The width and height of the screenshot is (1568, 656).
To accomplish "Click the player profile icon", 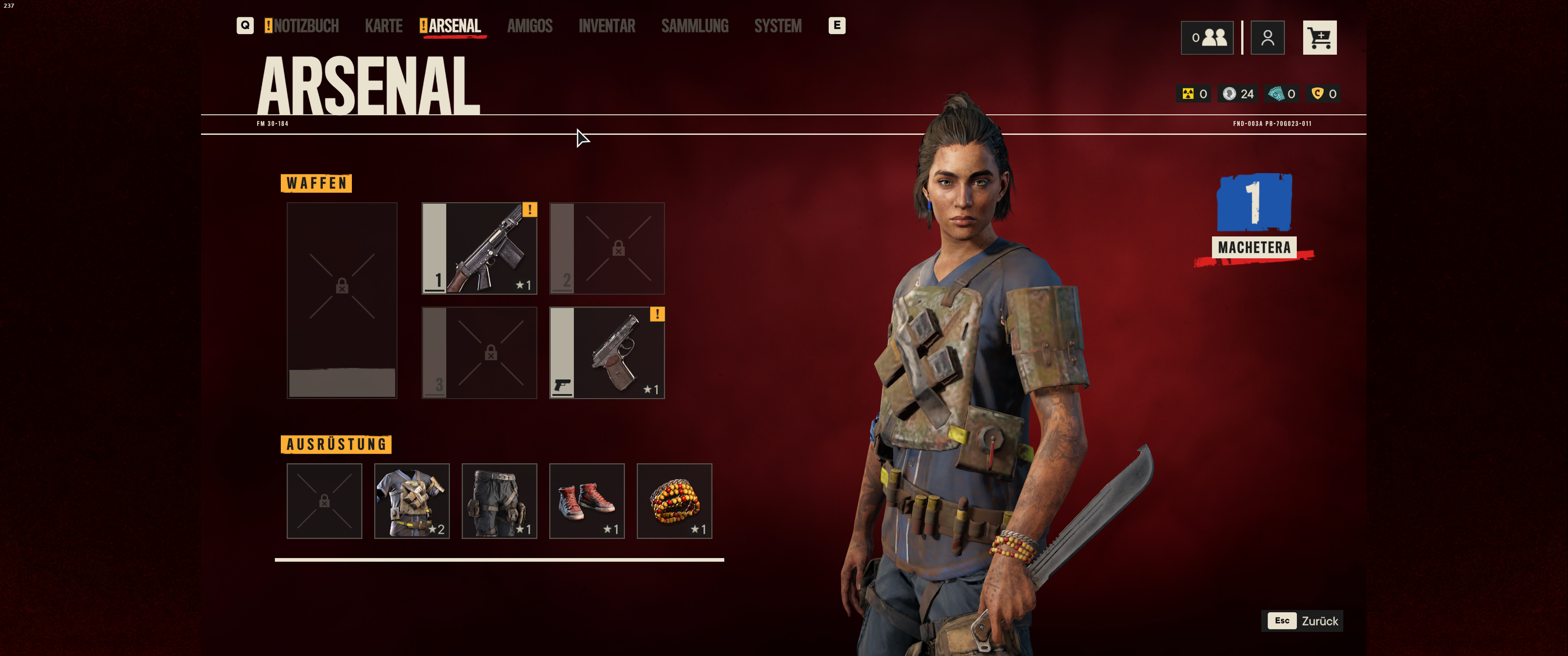I will click(1267, 38).
